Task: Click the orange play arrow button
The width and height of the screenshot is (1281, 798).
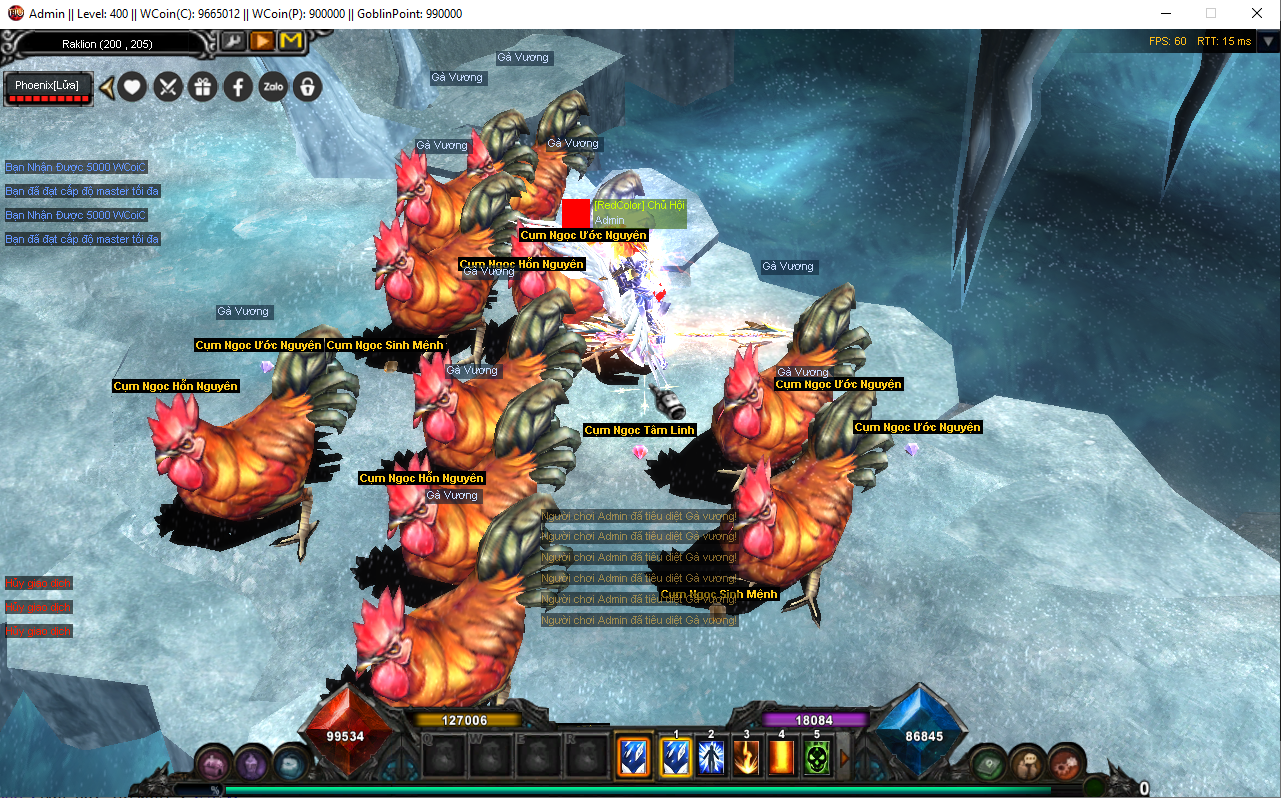Action: click(x=261, y=41)
